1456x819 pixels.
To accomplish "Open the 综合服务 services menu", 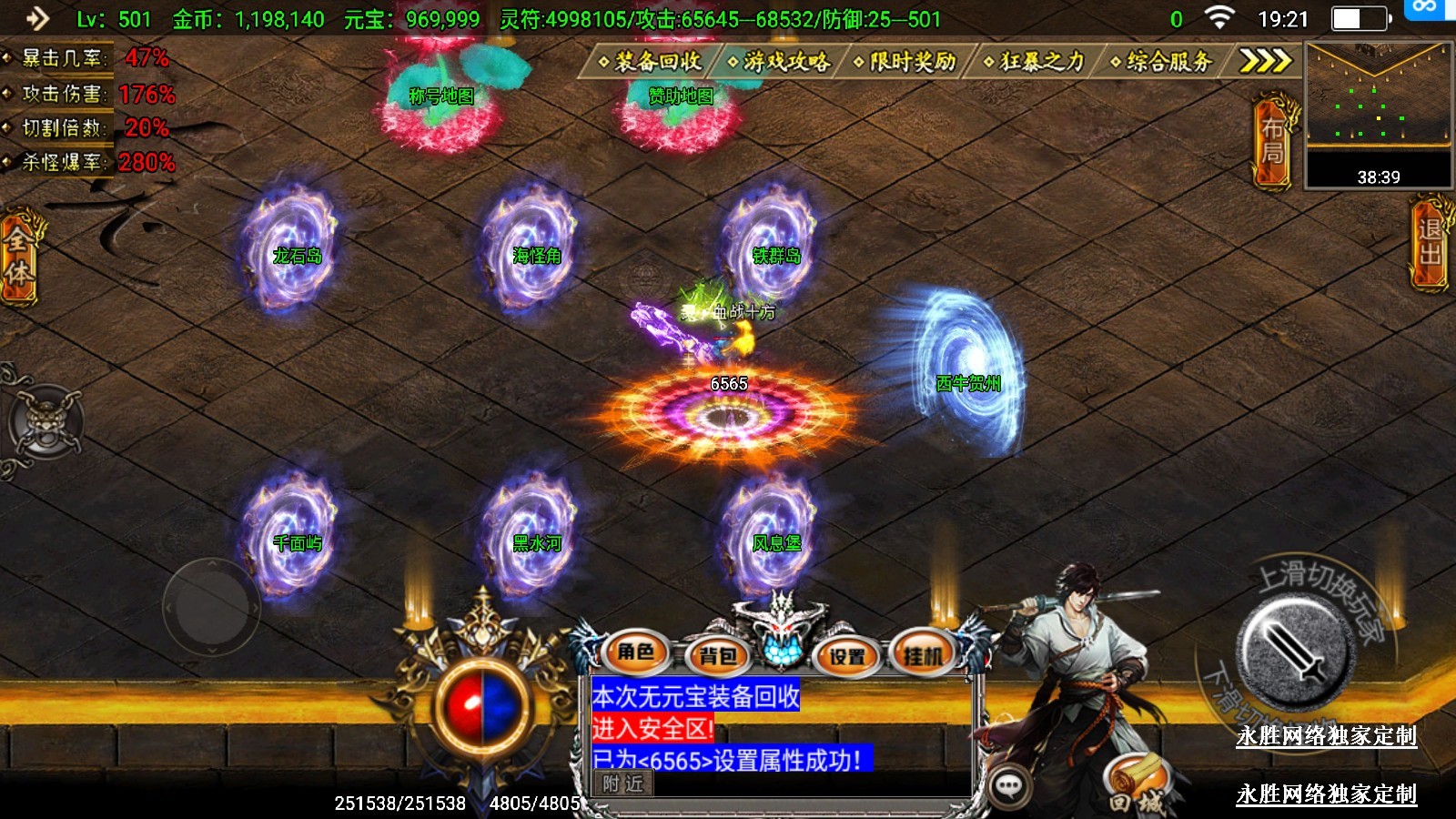I will click(1163, 61).
